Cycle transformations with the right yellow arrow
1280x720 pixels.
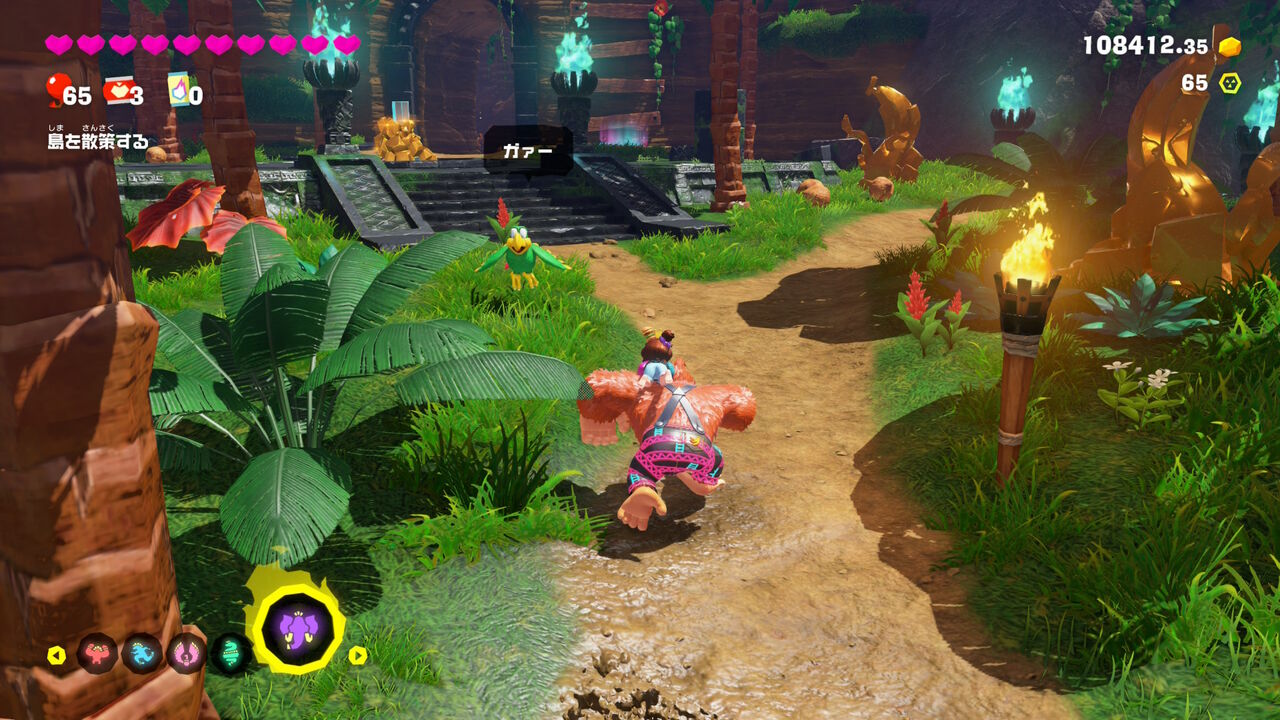[358, 655]
